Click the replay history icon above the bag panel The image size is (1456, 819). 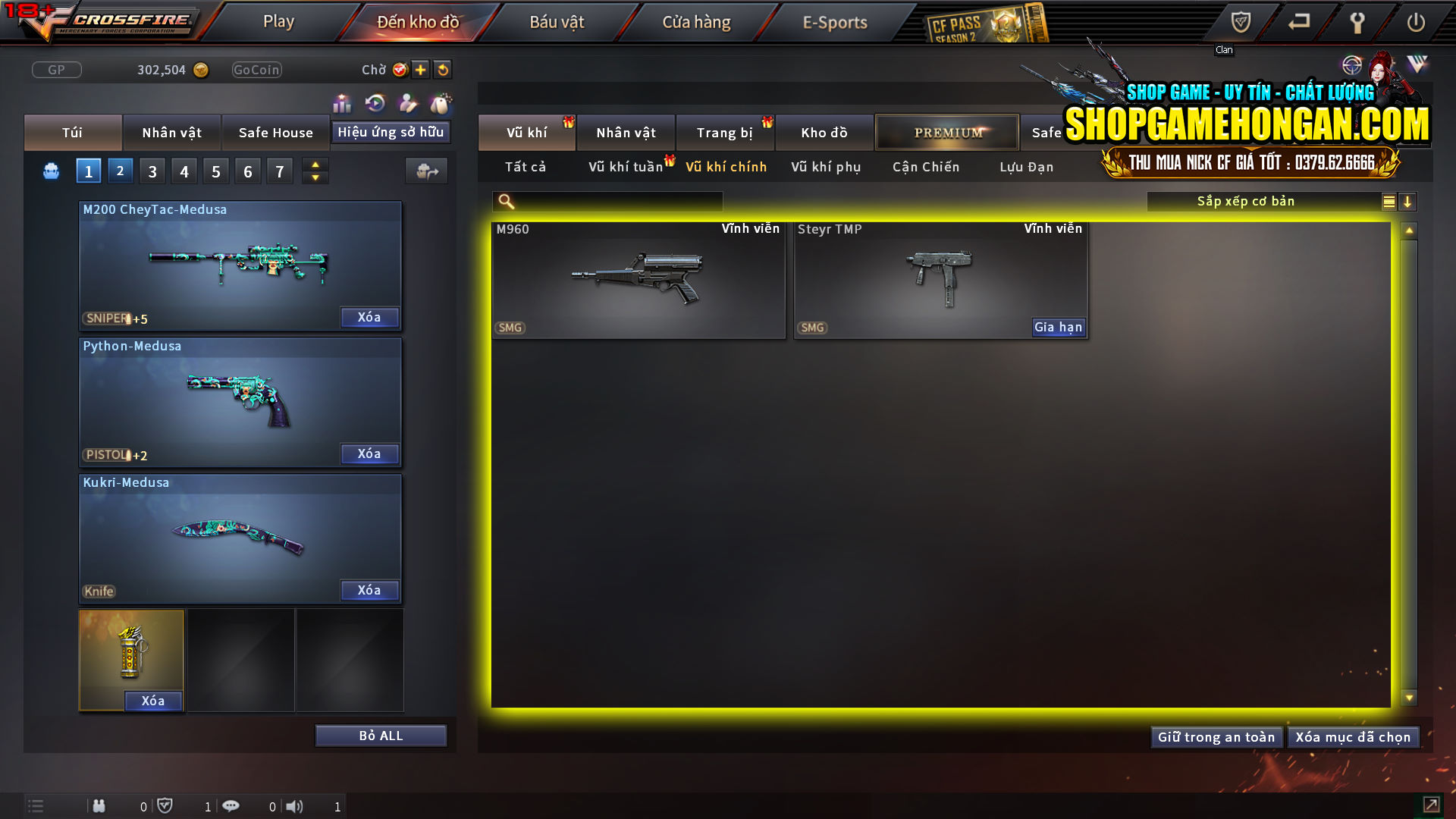click(x=375, y=103)
